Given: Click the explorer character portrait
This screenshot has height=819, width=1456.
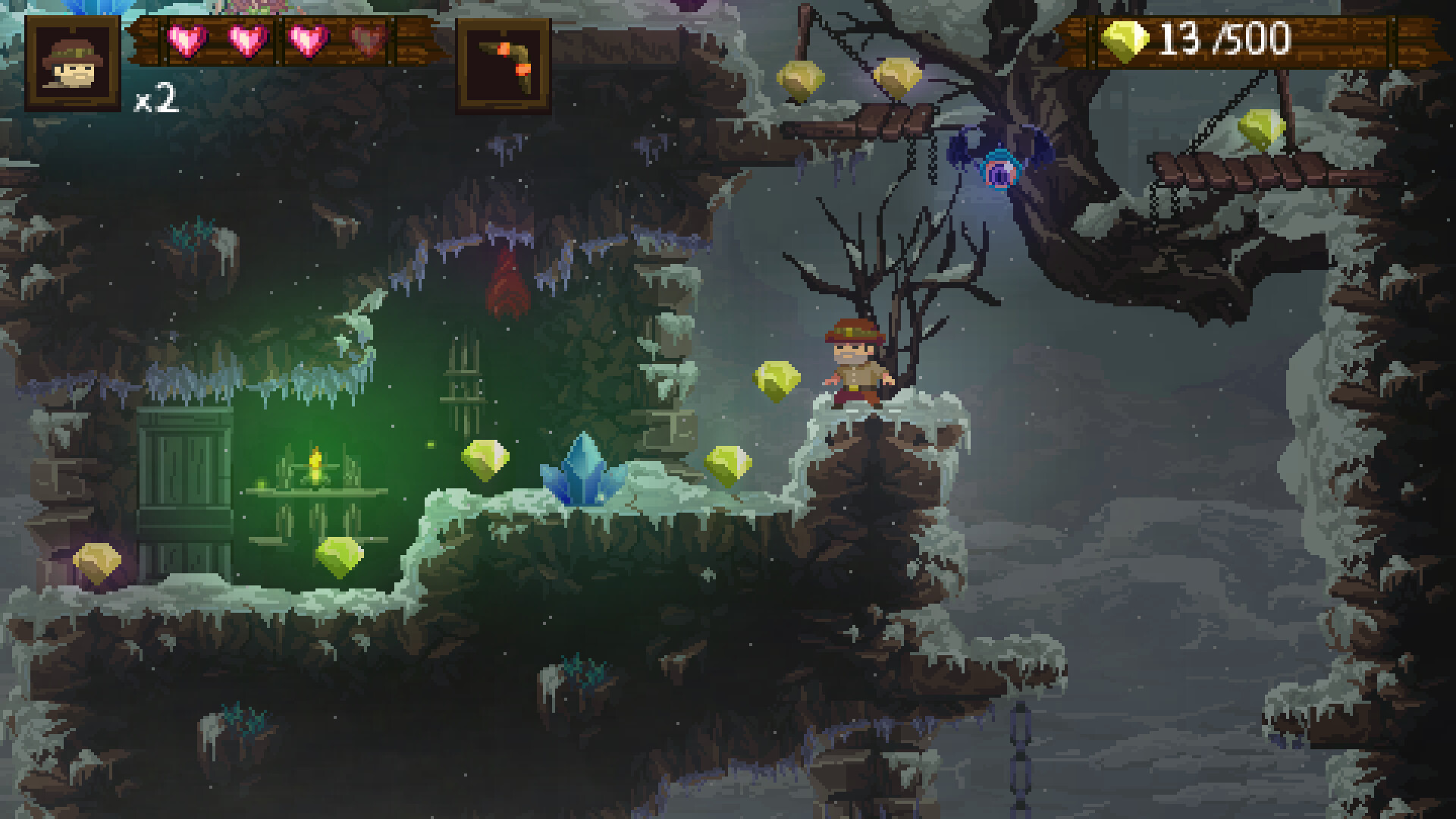Looking at the screenshot, I should [73, 64].
